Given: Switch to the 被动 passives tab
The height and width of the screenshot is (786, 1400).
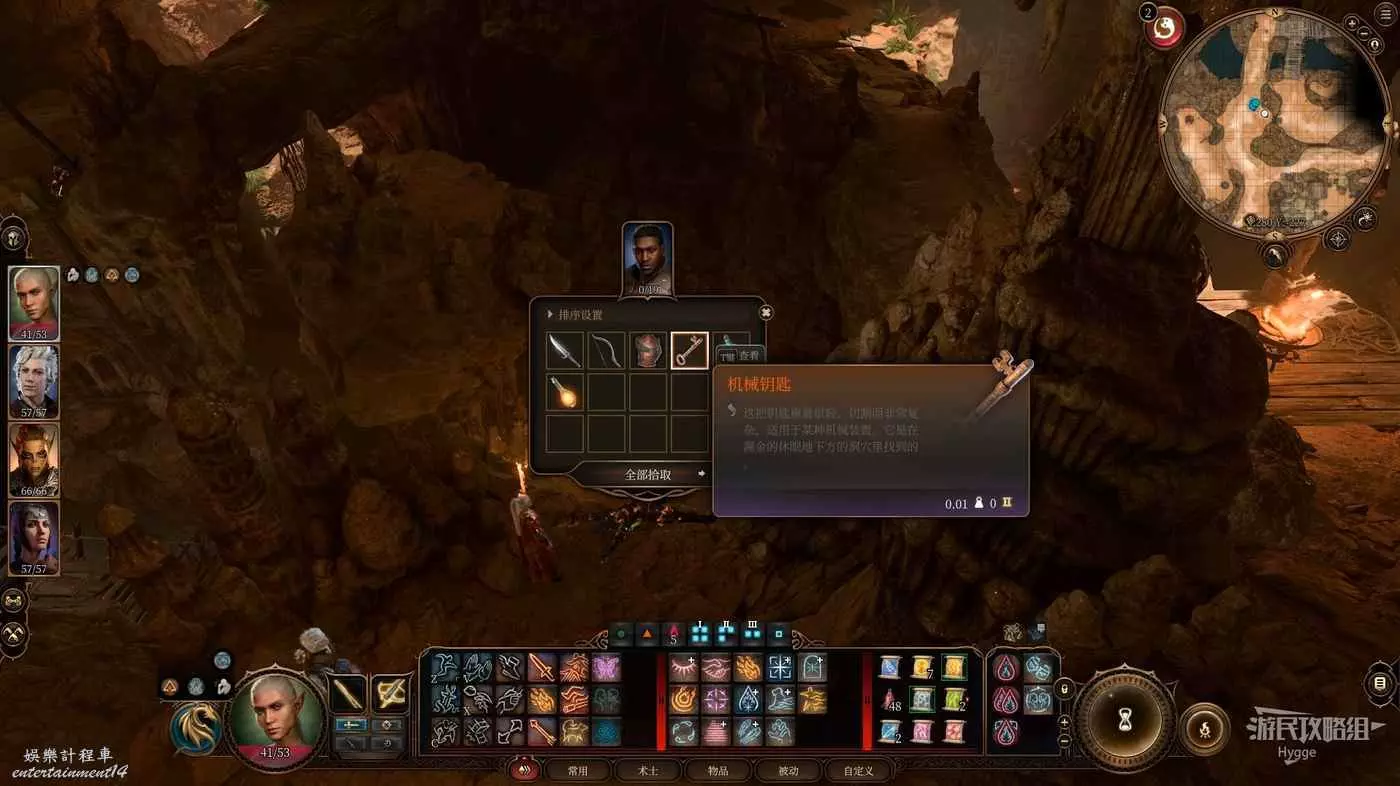Looking at the screenshot, I should (788, 771).
